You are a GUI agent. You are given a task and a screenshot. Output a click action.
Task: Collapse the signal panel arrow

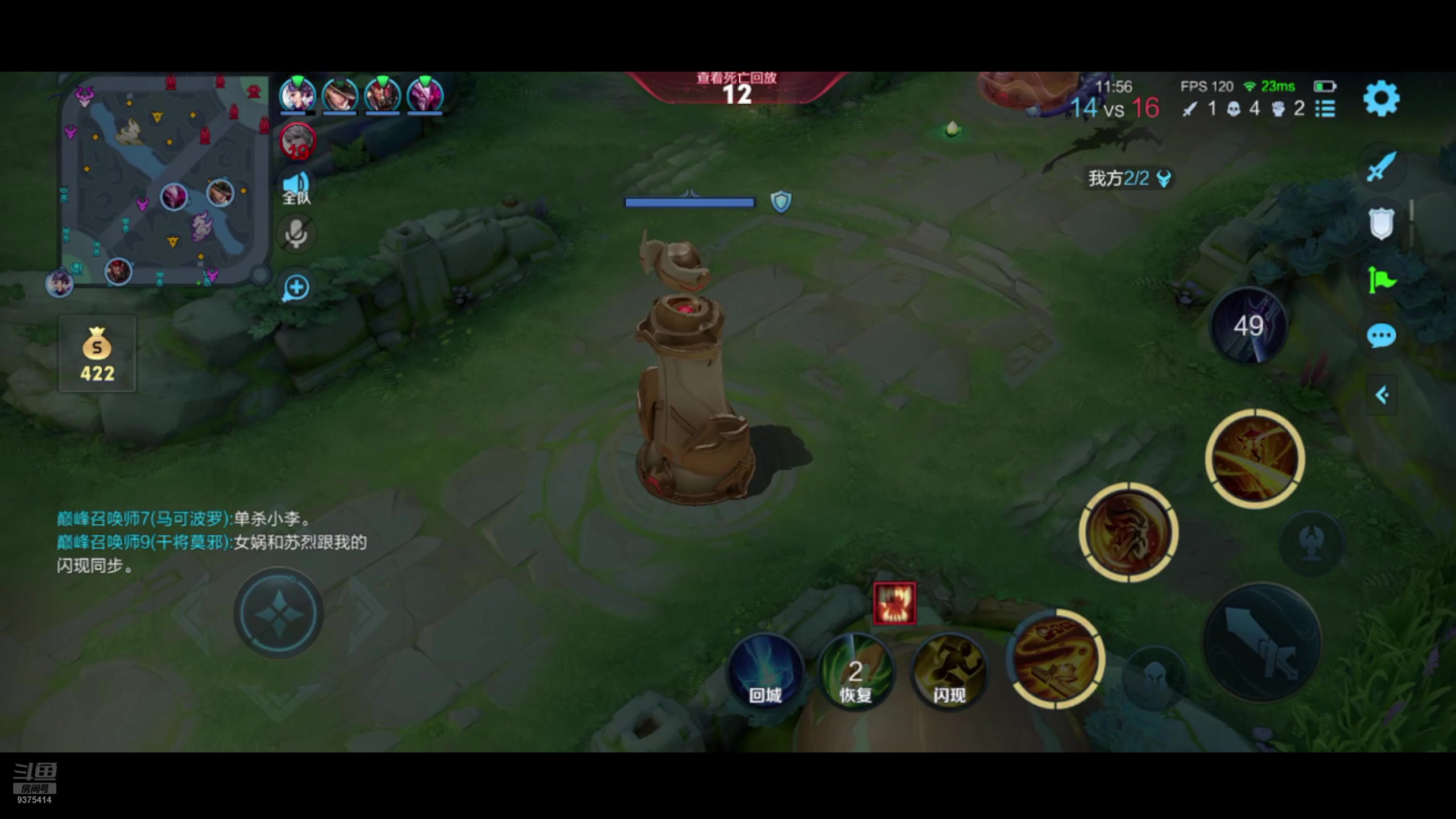point(1381,395)
